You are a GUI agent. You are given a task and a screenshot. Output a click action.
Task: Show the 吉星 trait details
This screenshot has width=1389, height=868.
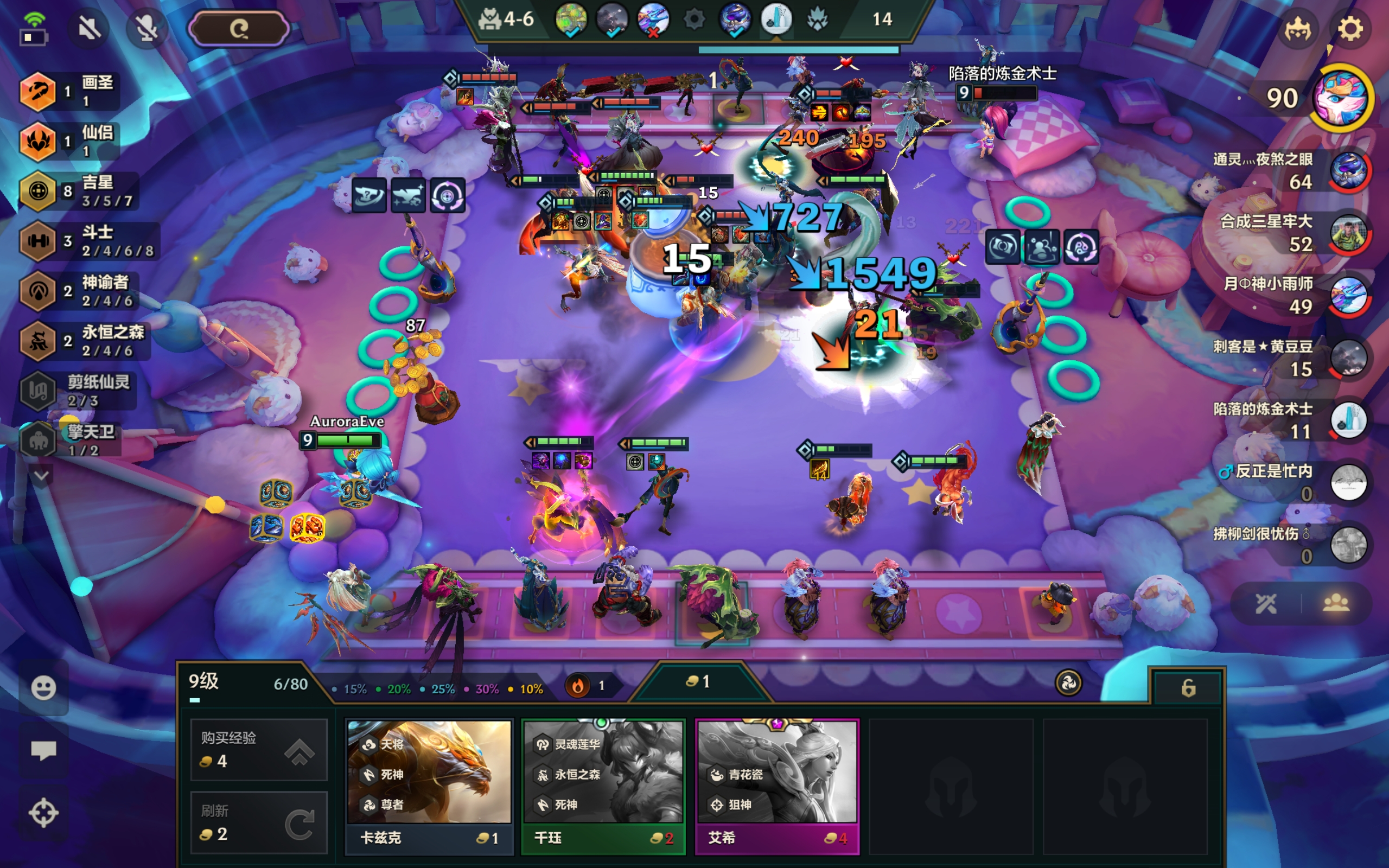pyautogui.click(x=80, y=191)
